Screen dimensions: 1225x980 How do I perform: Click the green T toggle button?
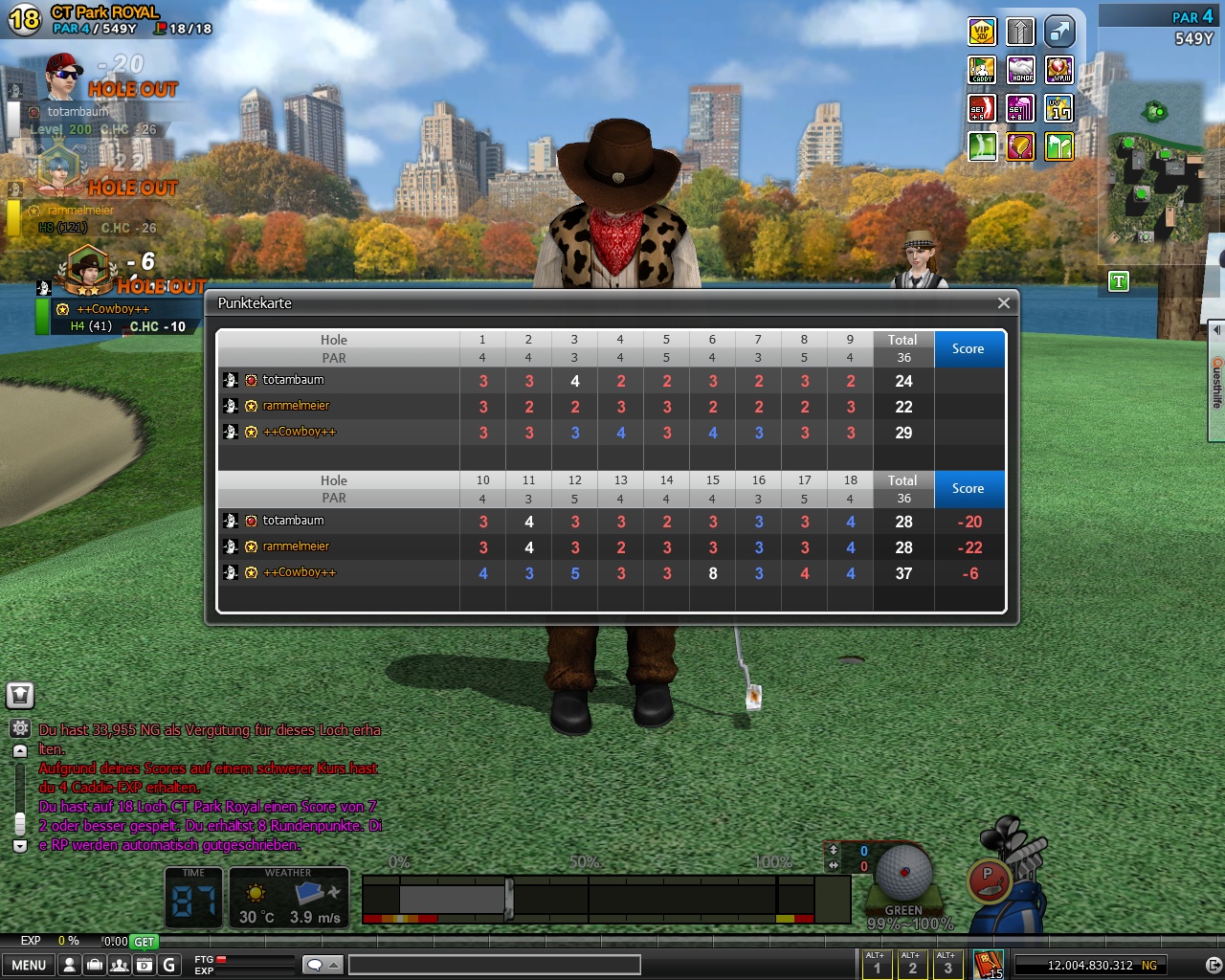[1118, 281]
